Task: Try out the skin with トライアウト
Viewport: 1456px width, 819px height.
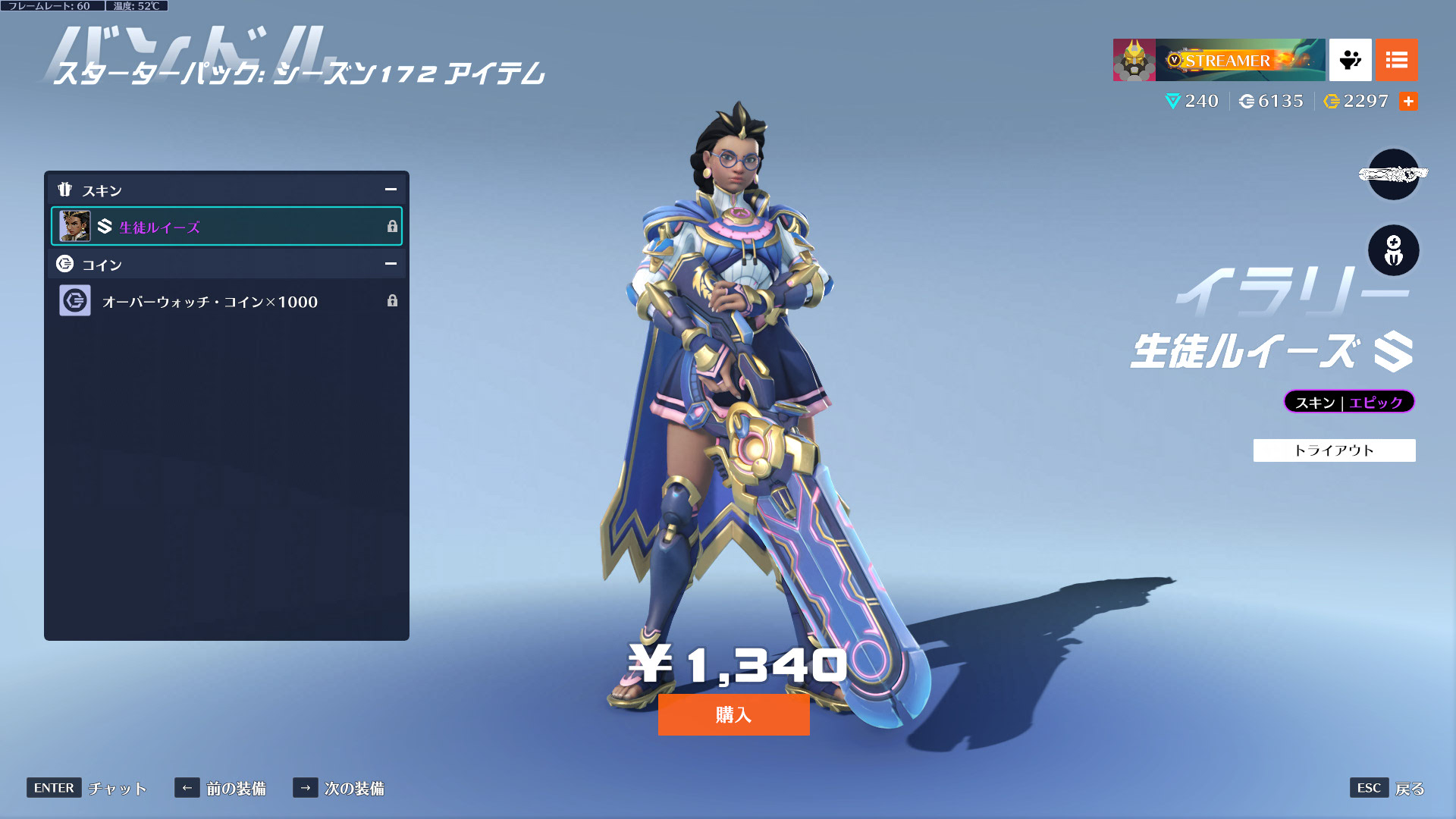Action: [1334, 450]
